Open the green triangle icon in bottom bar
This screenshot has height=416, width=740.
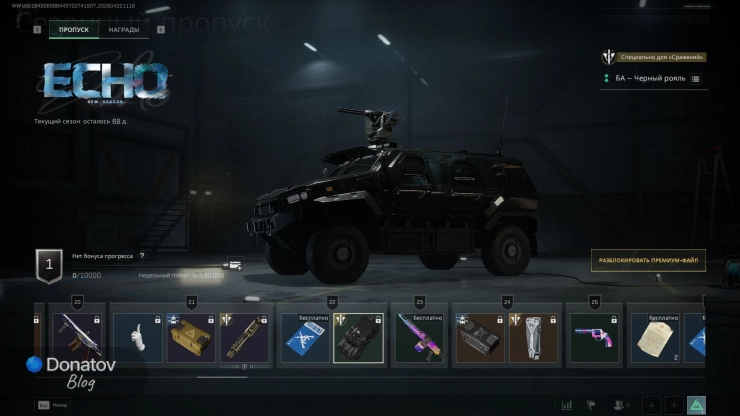click(x=696, y=405)
